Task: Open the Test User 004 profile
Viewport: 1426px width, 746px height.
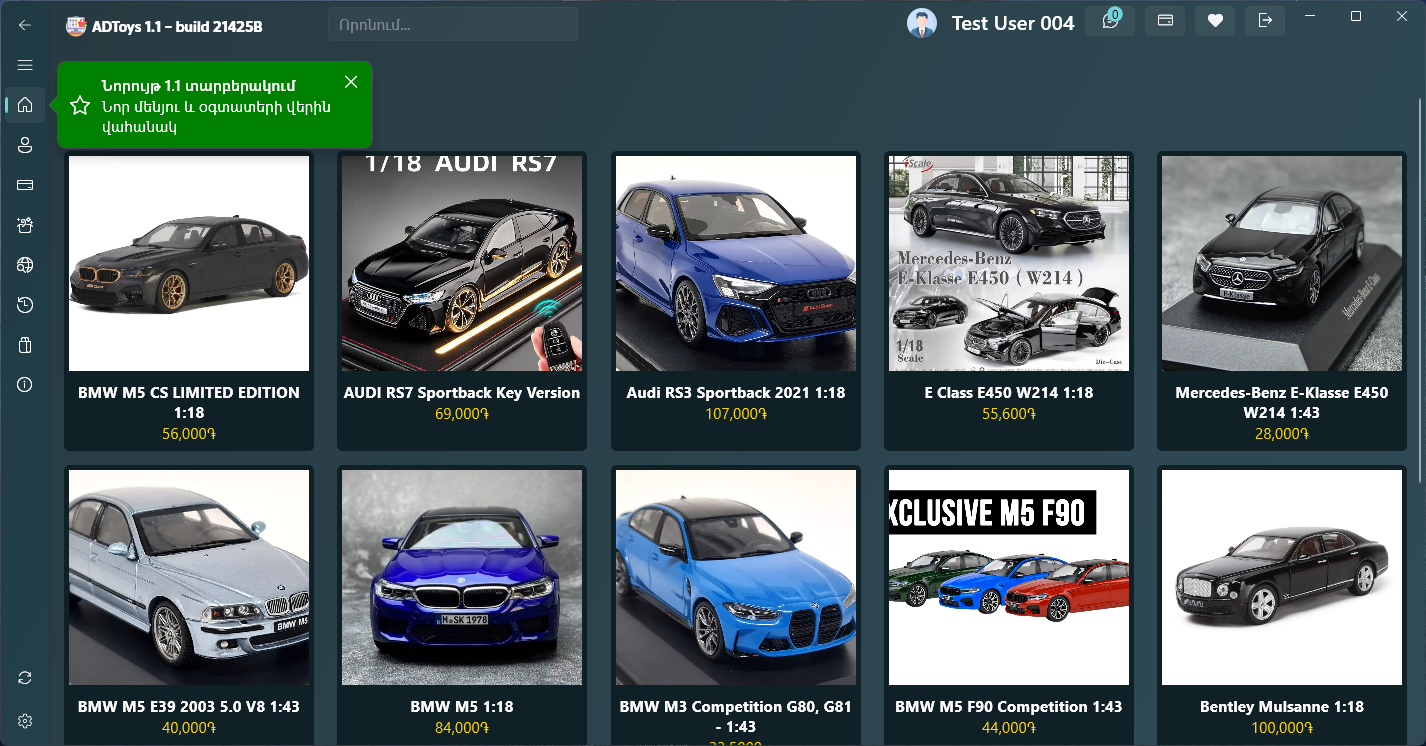Action: point(991,23)
